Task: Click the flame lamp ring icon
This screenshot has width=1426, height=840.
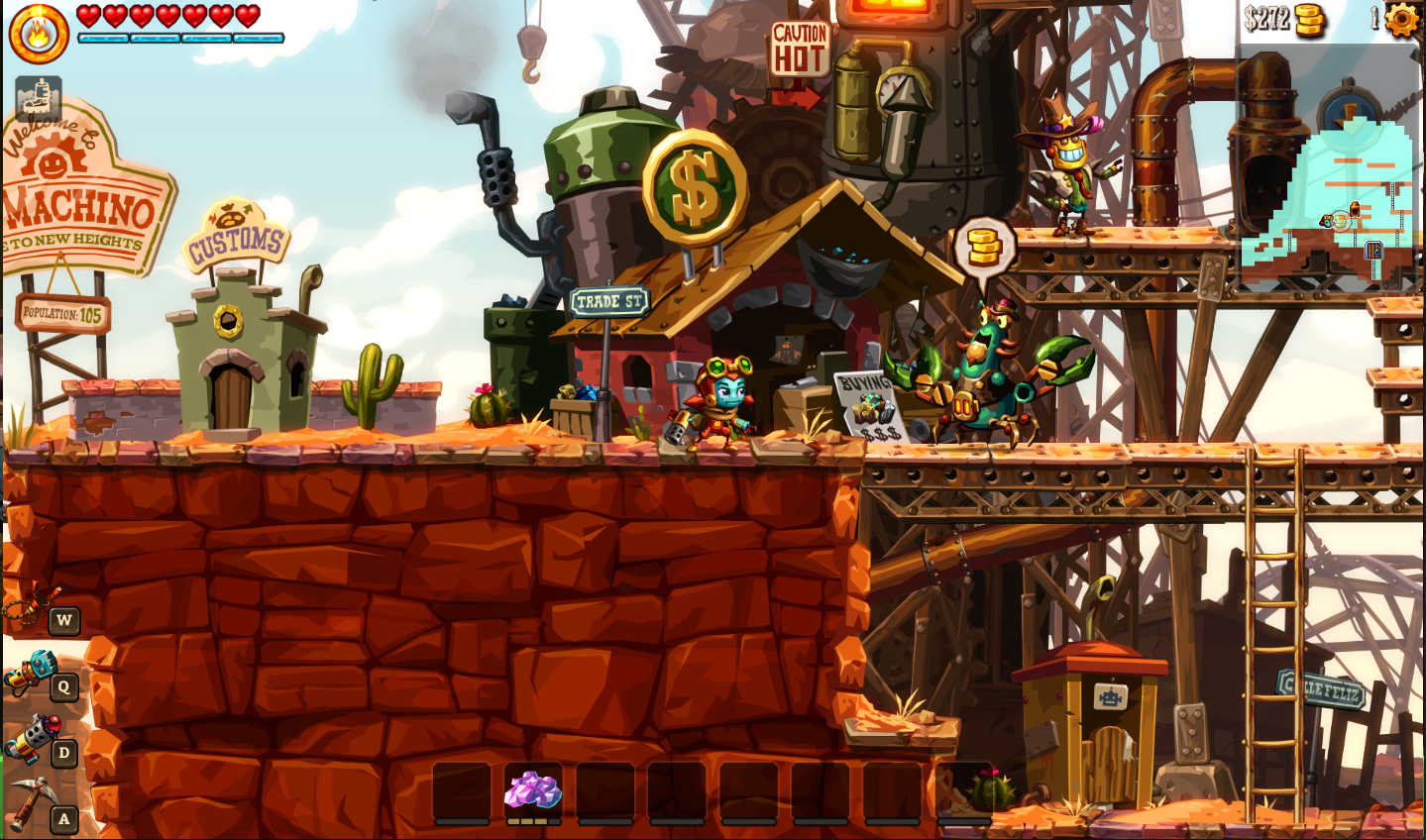Action: (x=39, y=34)
